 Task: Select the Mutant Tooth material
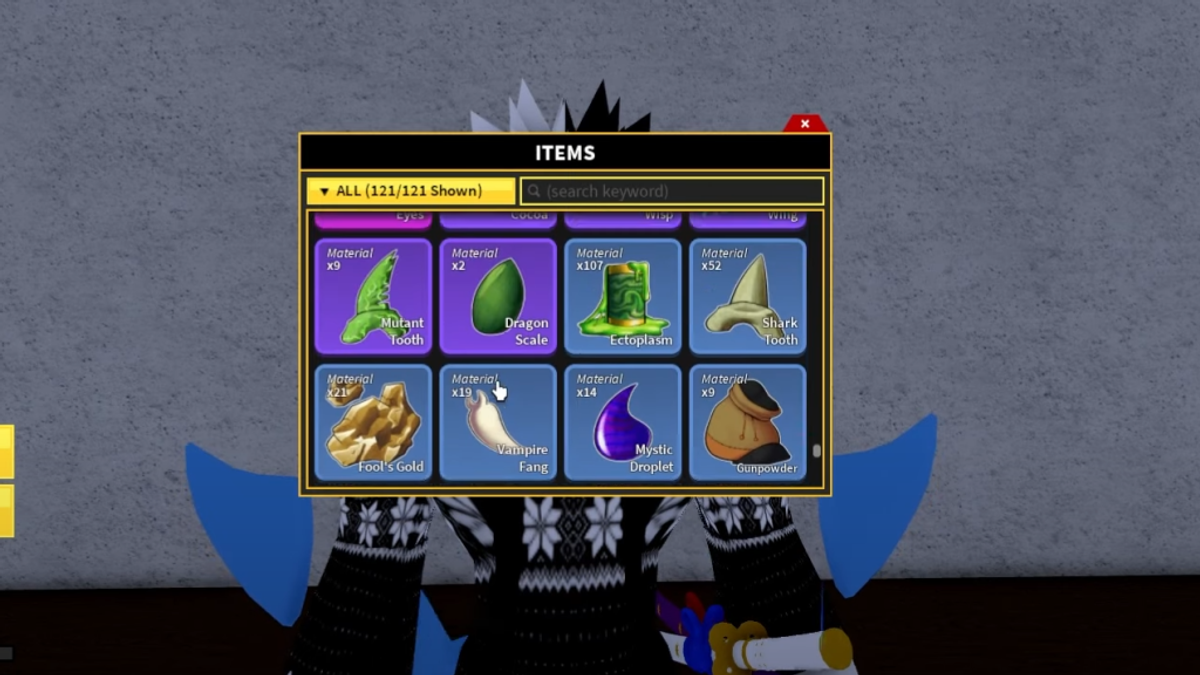coord(373,296)
